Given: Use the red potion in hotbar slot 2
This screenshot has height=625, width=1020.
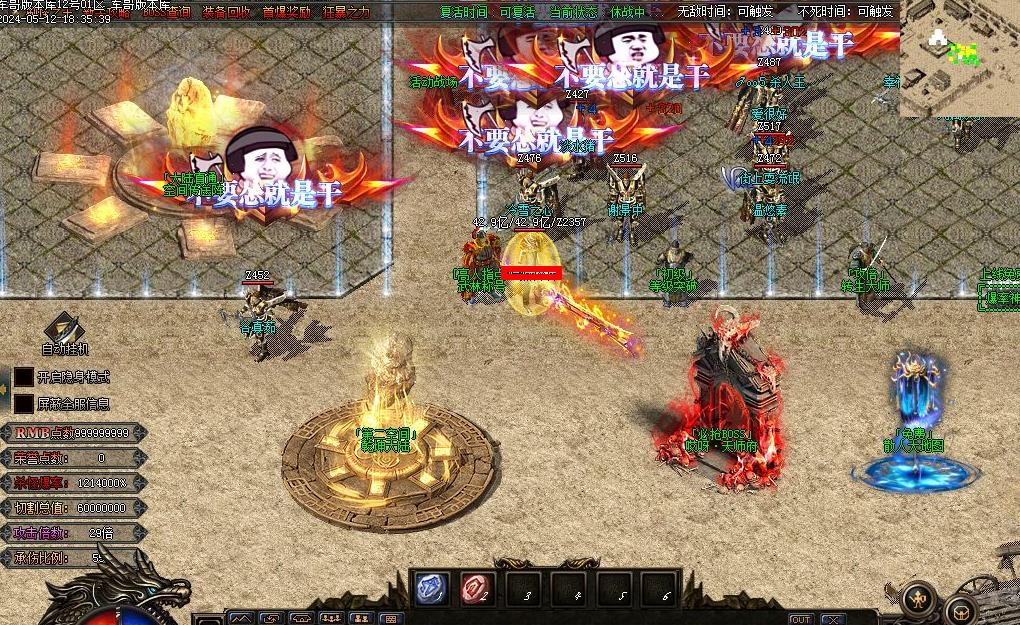Looking at the screenshot, I should click(477, 589).
